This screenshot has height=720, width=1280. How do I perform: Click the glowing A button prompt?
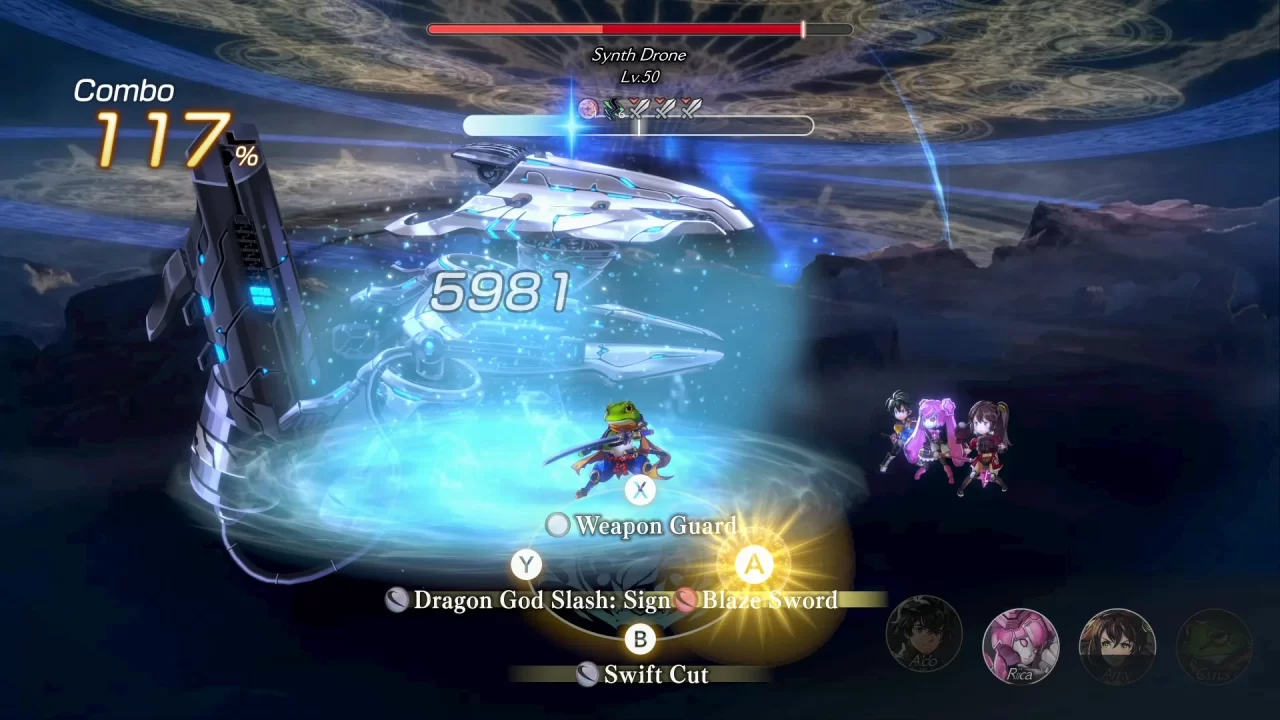(754, 564)
